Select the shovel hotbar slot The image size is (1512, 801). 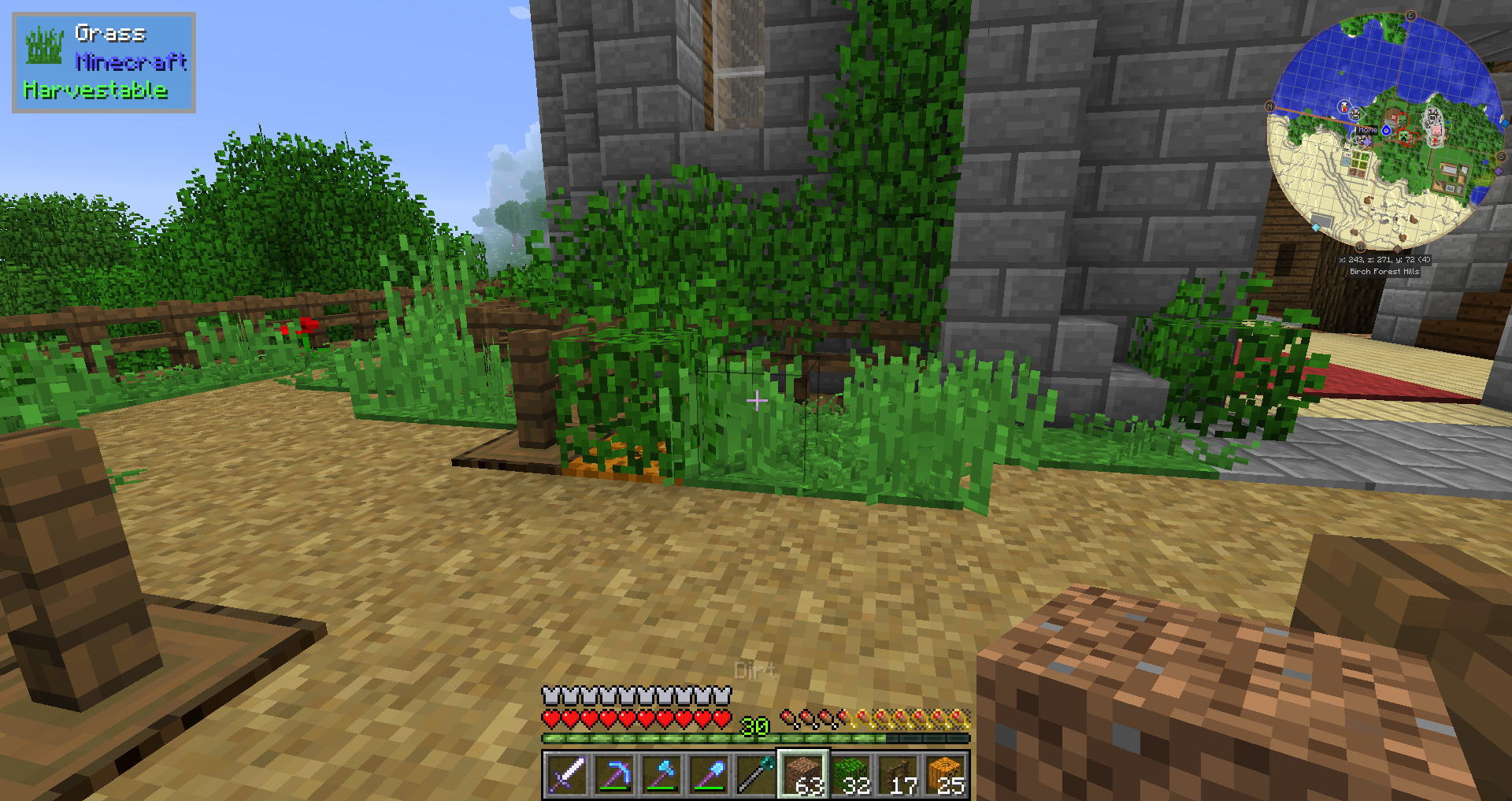click(709, 774)
